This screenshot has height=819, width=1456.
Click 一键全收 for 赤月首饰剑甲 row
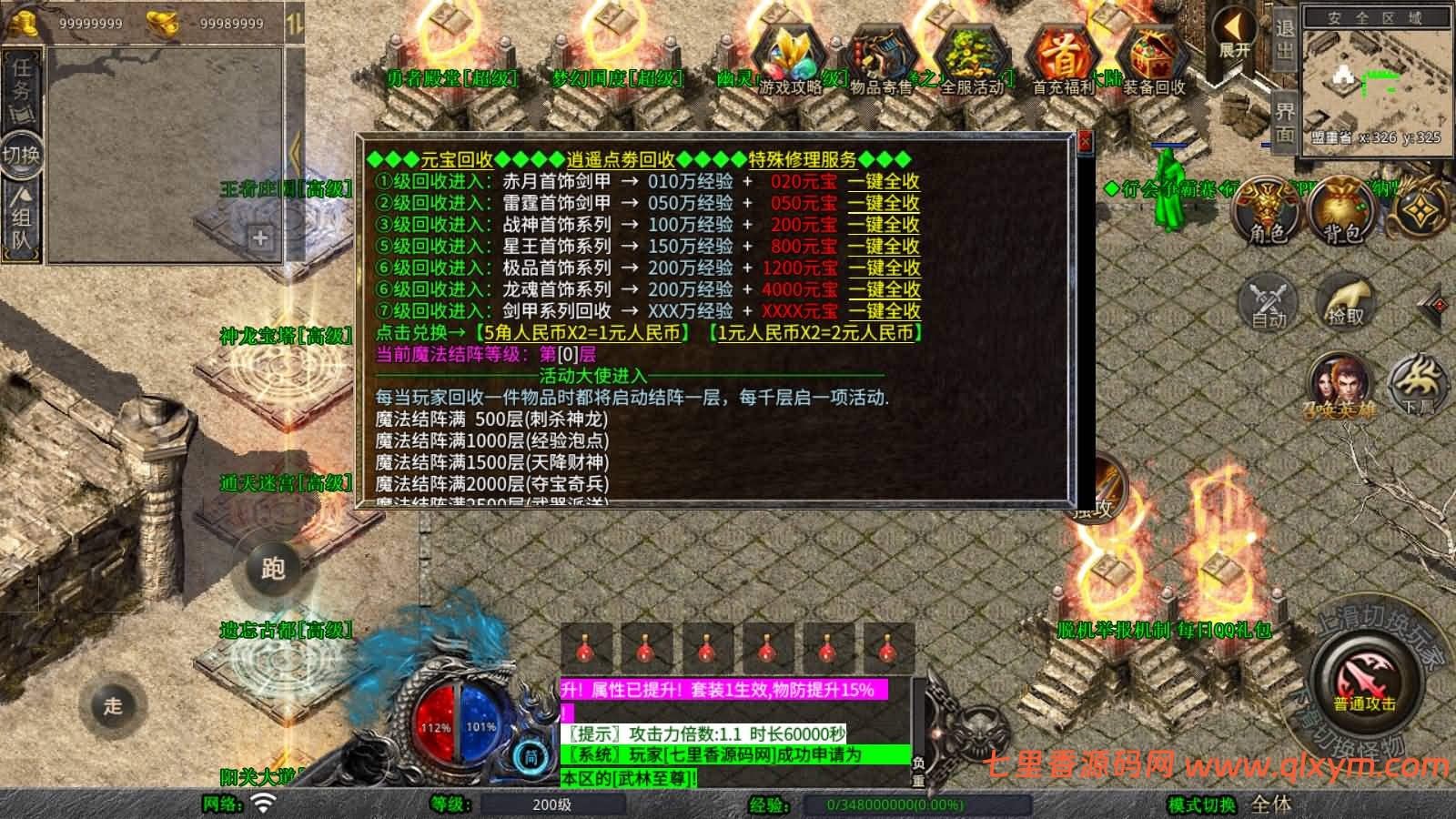tap(885, 182)
